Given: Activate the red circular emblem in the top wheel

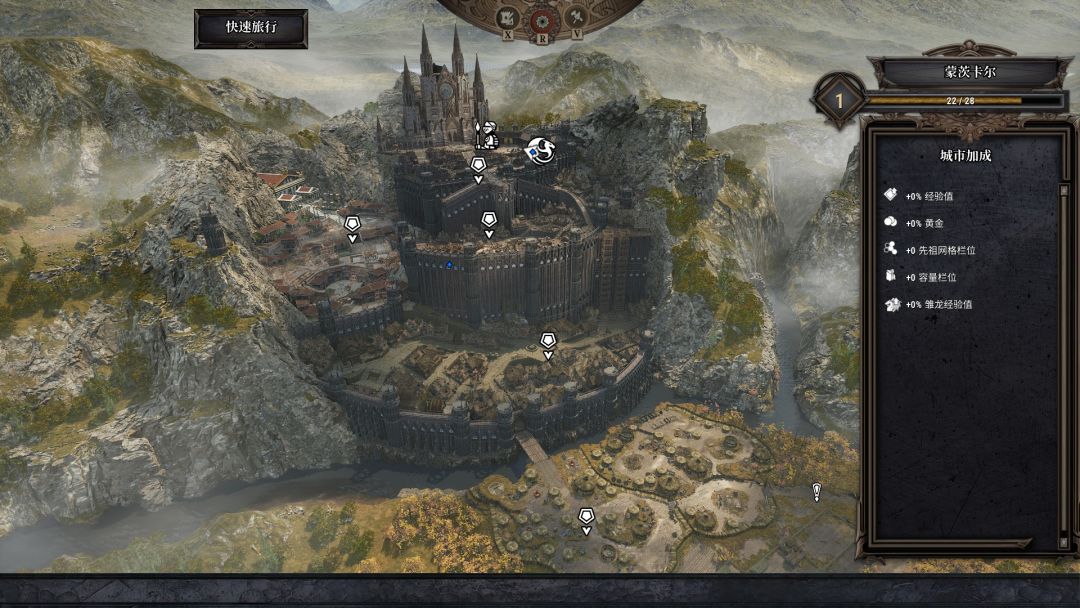Looking at the screenshot, I should 542,19.
